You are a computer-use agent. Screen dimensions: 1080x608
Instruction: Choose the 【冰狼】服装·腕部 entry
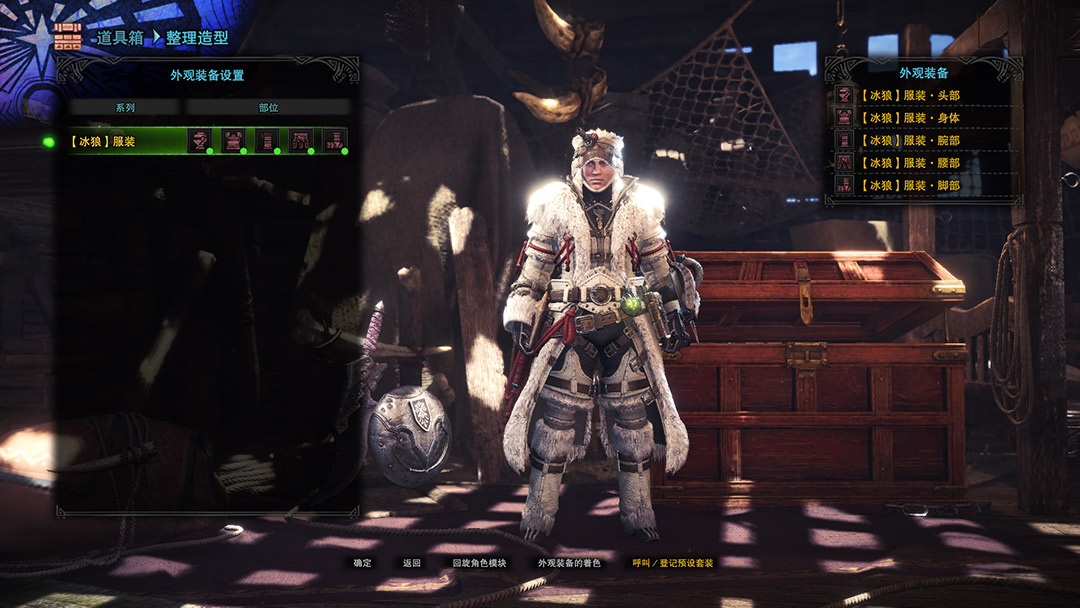click(x=913, y=141)
